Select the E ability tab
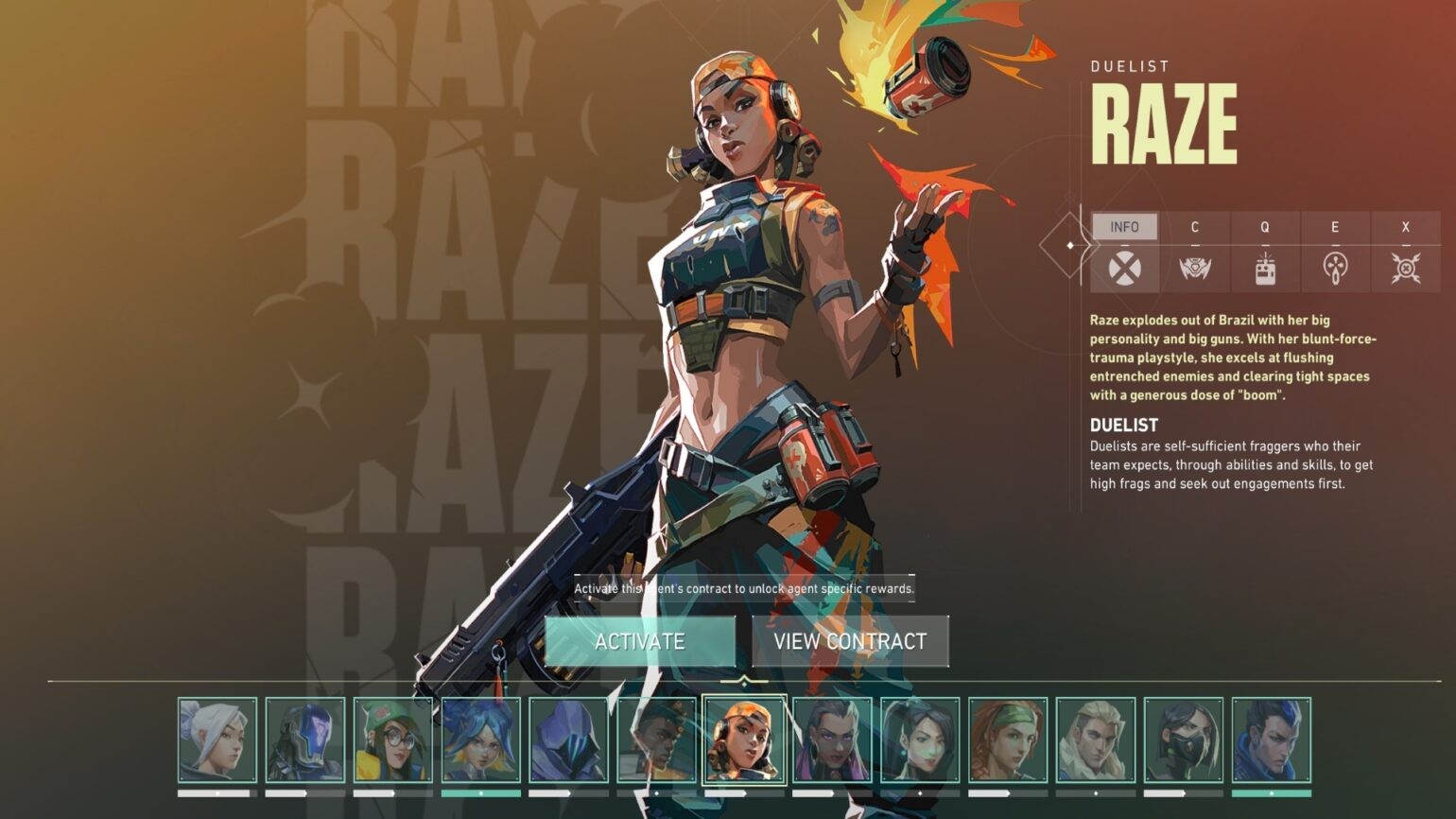The image size is (1456, 819). (1336, 226)
